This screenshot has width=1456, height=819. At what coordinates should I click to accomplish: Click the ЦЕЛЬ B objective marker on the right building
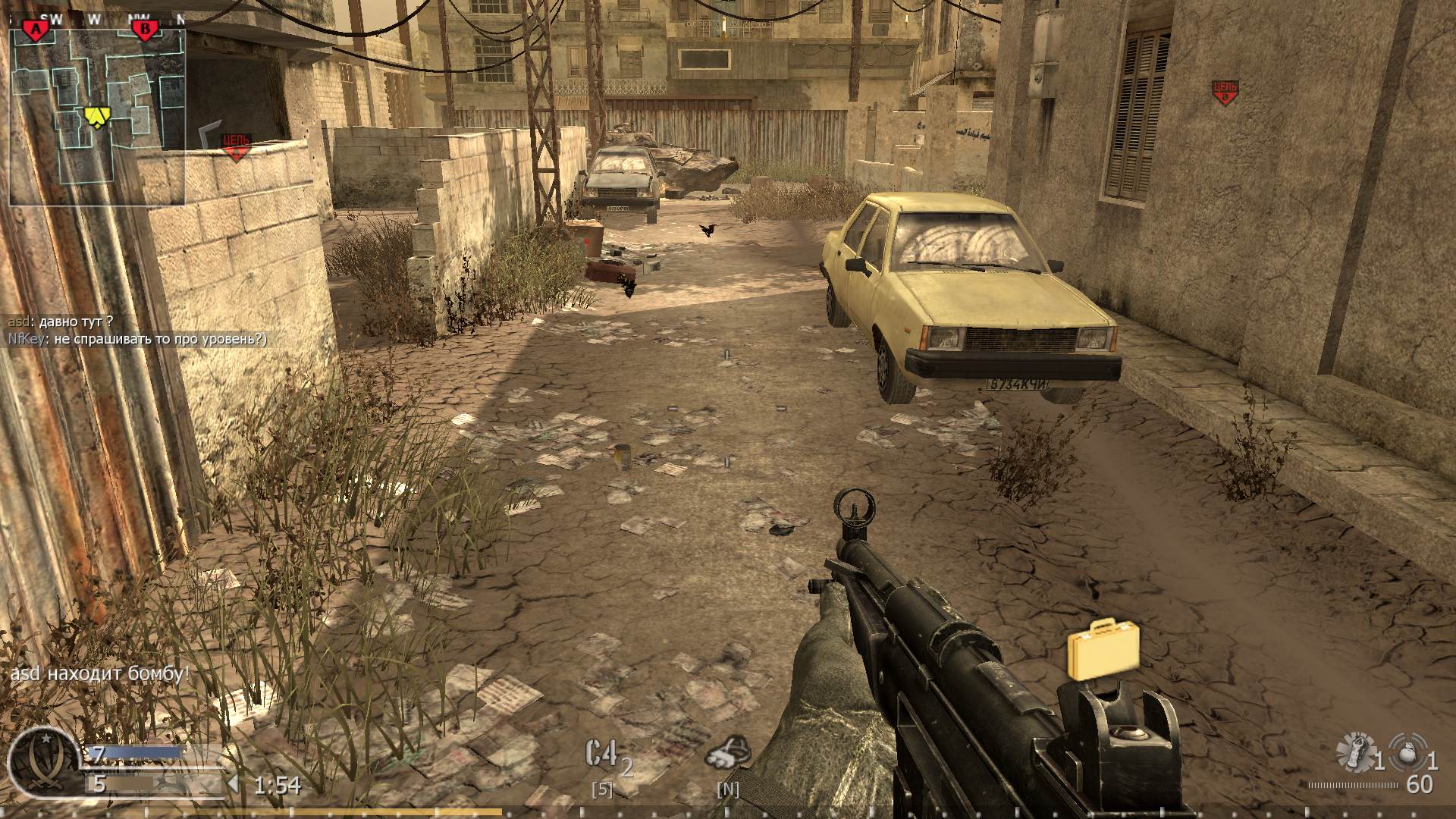[x=1225, y=92]
